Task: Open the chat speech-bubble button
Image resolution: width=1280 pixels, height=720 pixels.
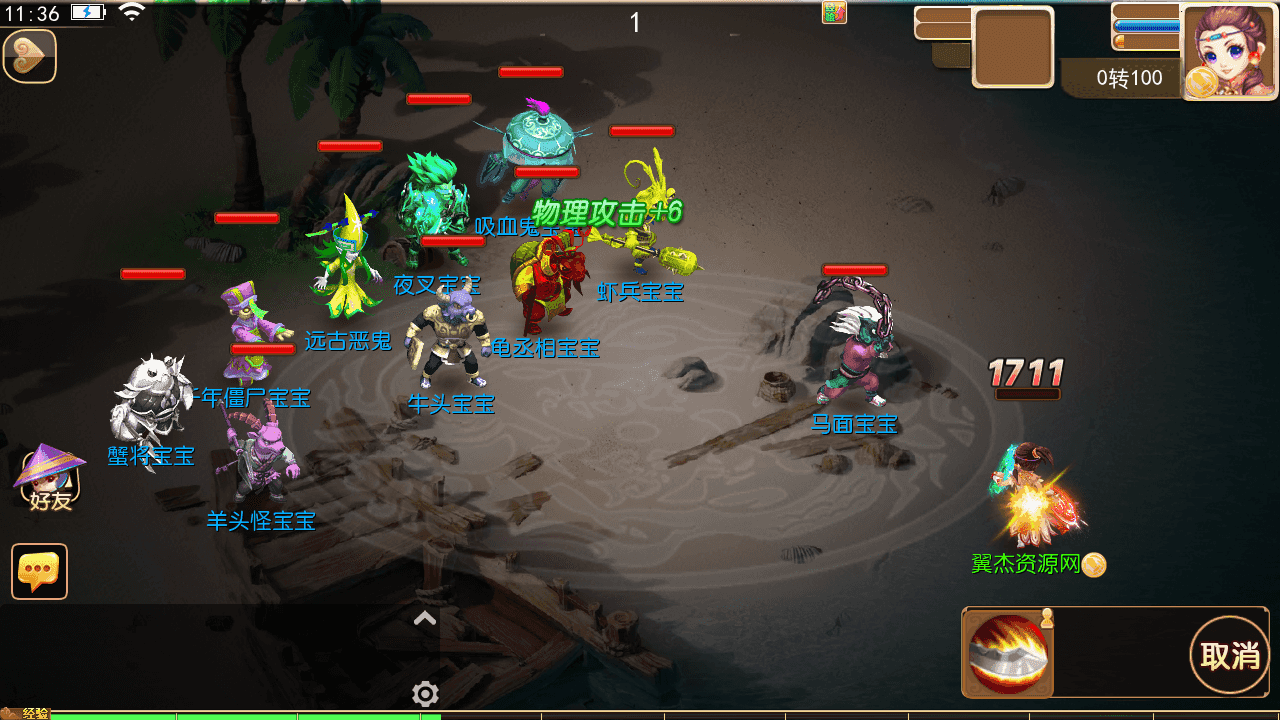Action: pyautogui.click(x=40, y=571)
